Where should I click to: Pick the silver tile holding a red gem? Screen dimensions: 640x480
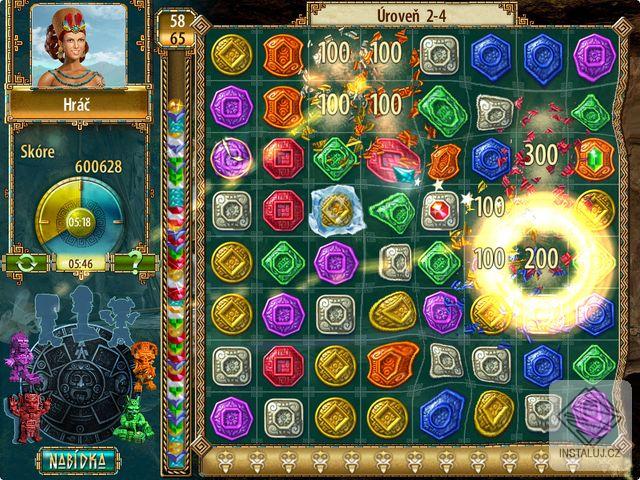tap(438, 210)
